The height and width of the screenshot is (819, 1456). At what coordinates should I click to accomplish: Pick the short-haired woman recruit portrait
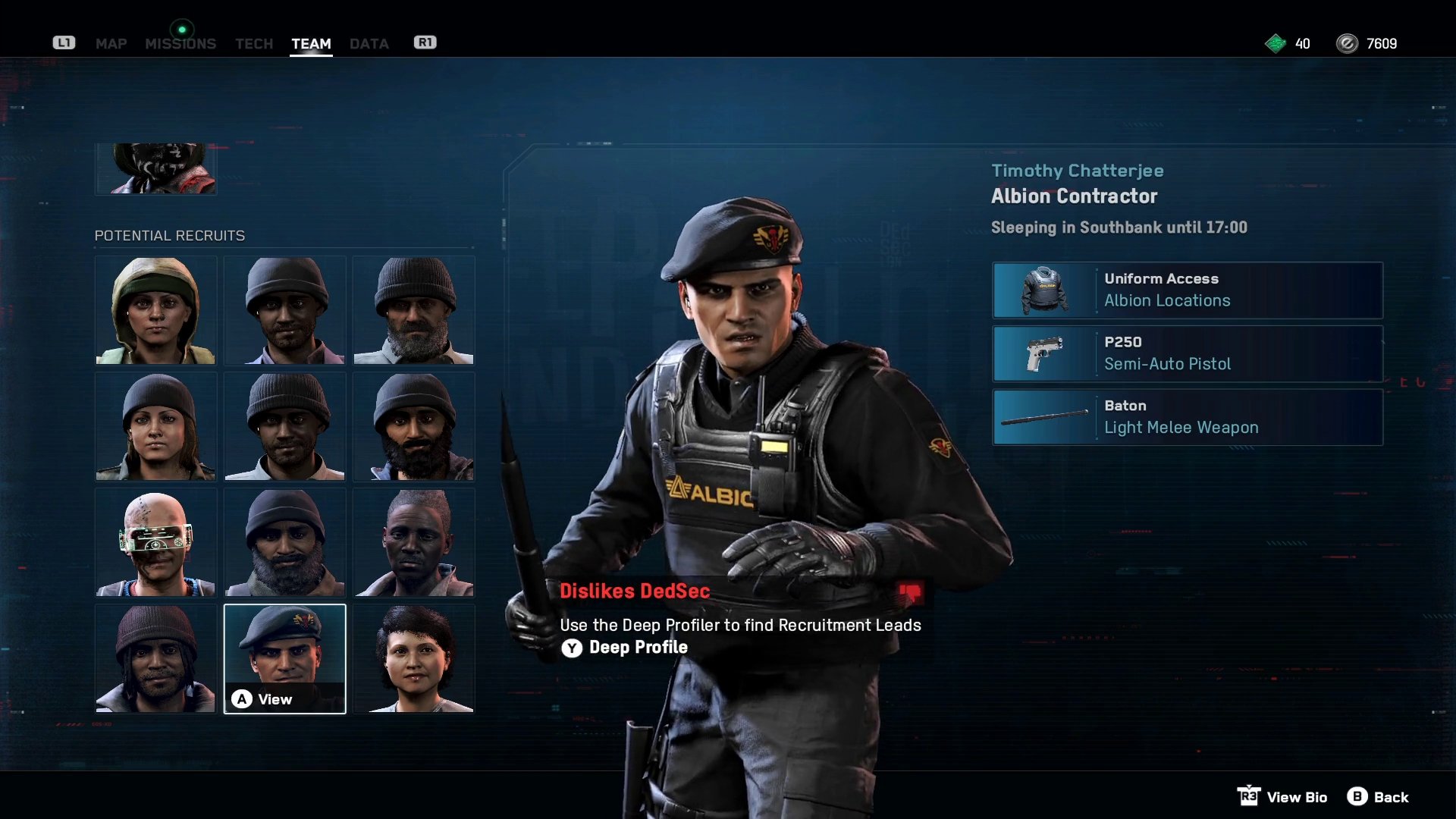pos(413,658)
